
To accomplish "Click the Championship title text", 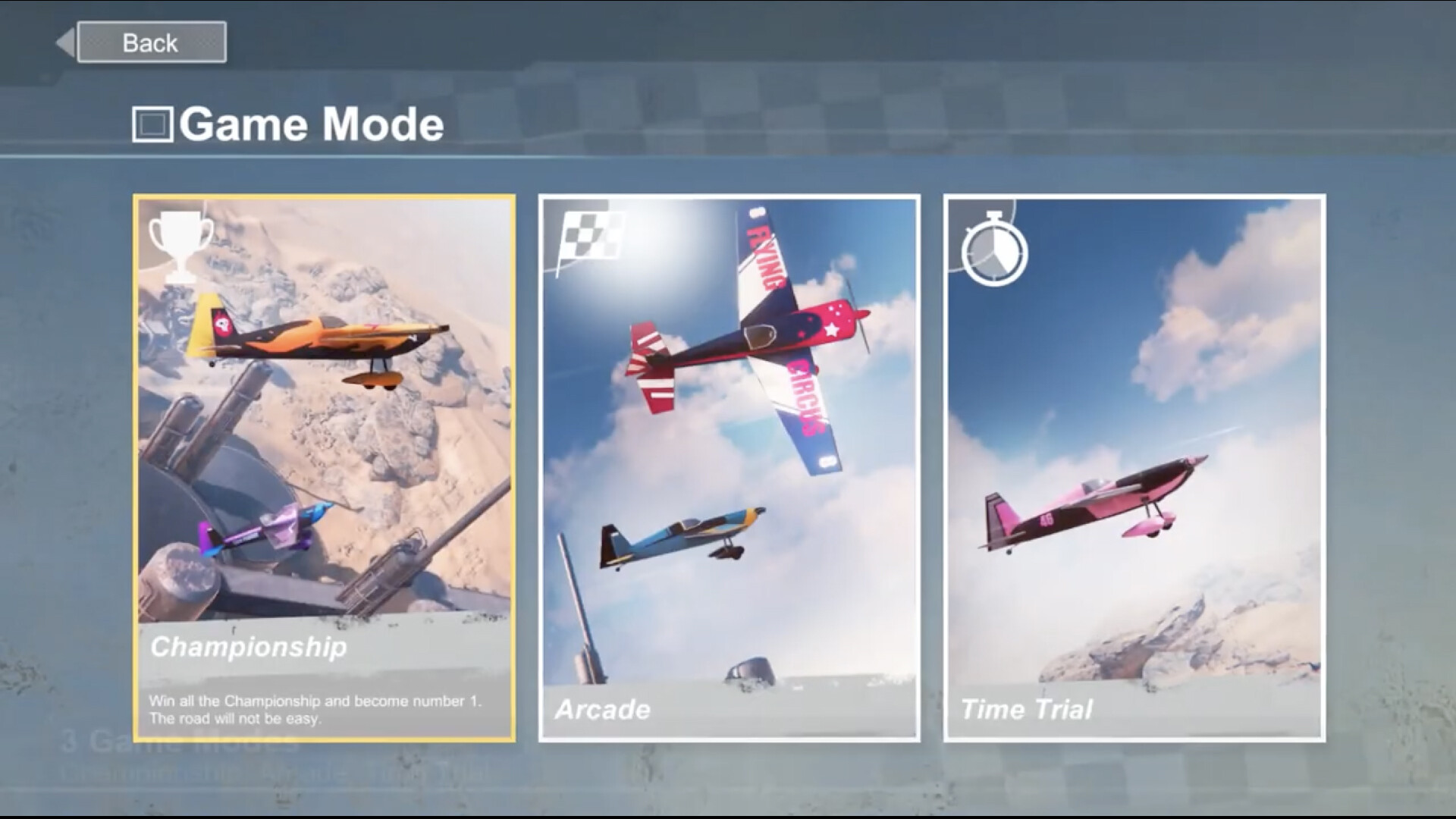I will click(x=249, y=648).
